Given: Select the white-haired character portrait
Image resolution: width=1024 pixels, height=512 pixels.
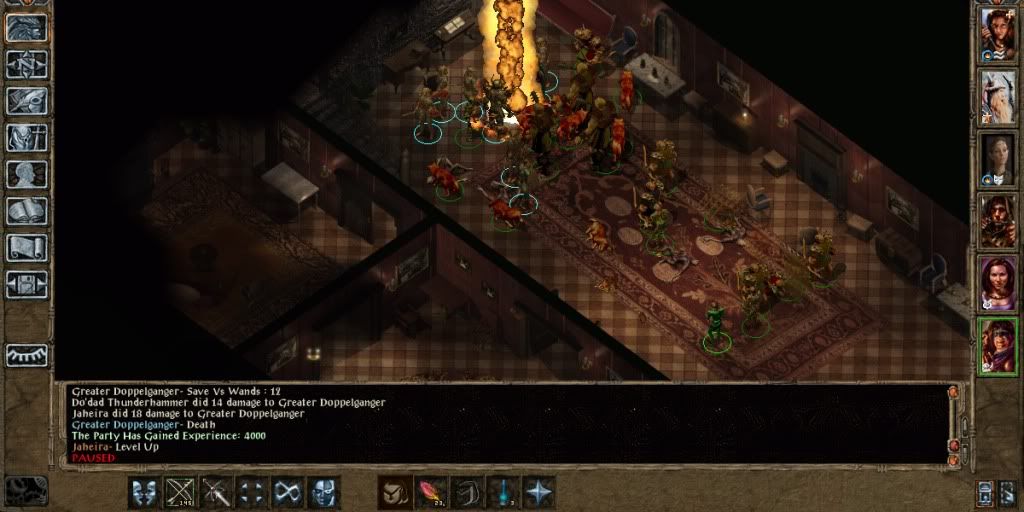Looking at the screenshot, I should point(997,96).
